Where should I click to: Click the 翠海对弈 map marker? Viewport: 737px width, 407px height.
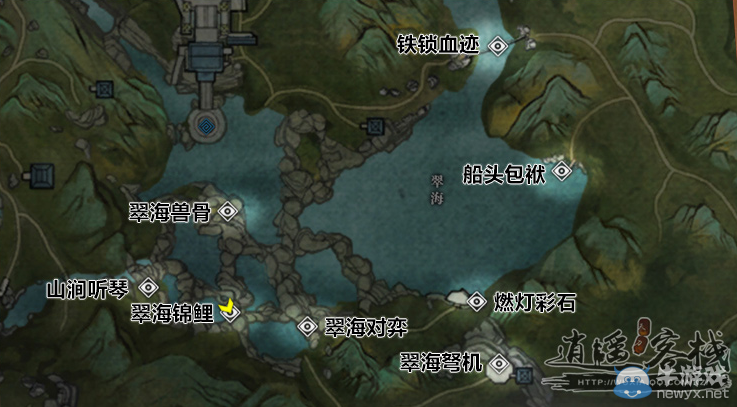tap(307, 327)
